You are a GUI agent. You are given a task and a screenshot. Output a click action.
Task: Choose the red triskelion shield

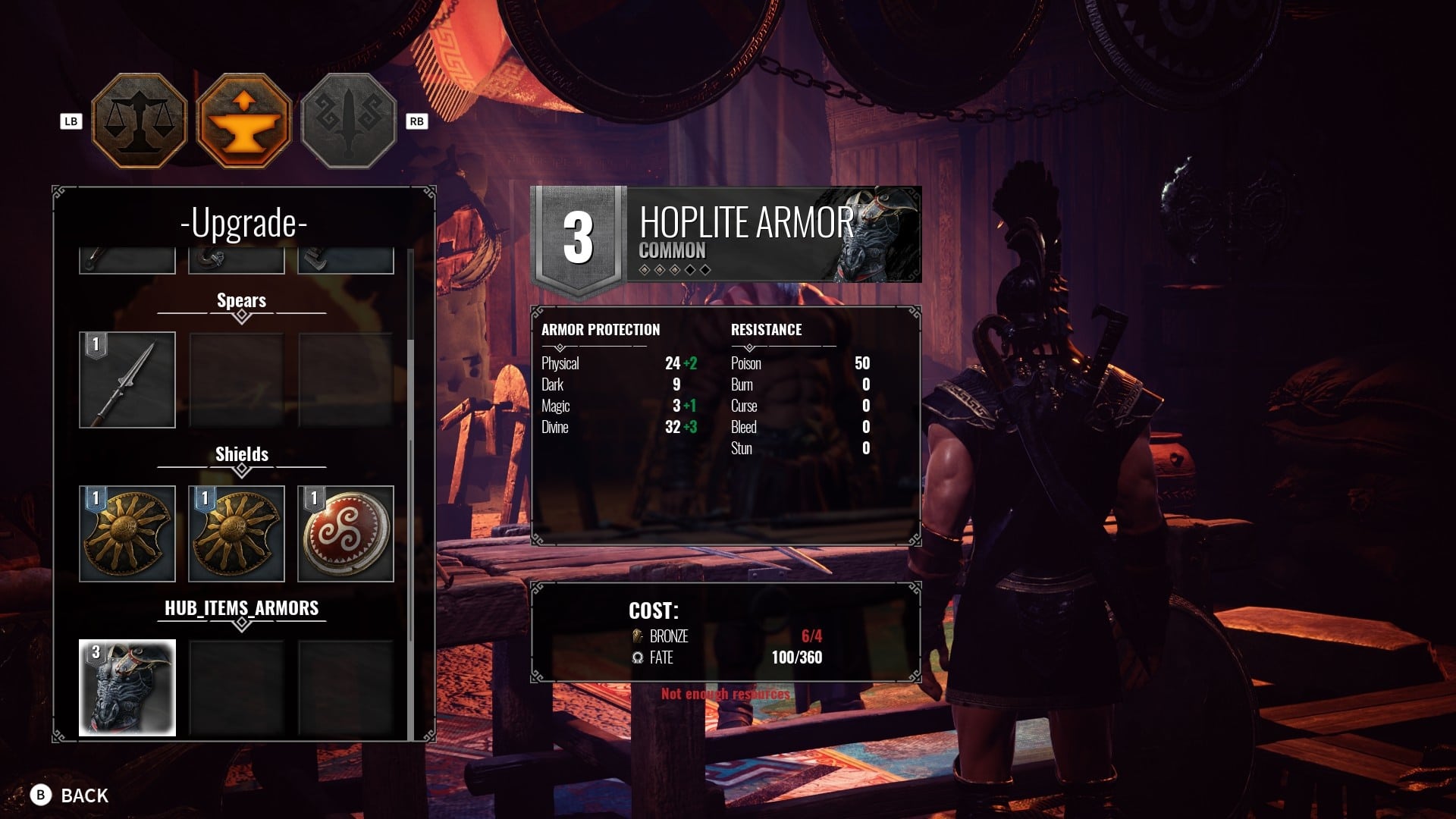click(346, 534)
